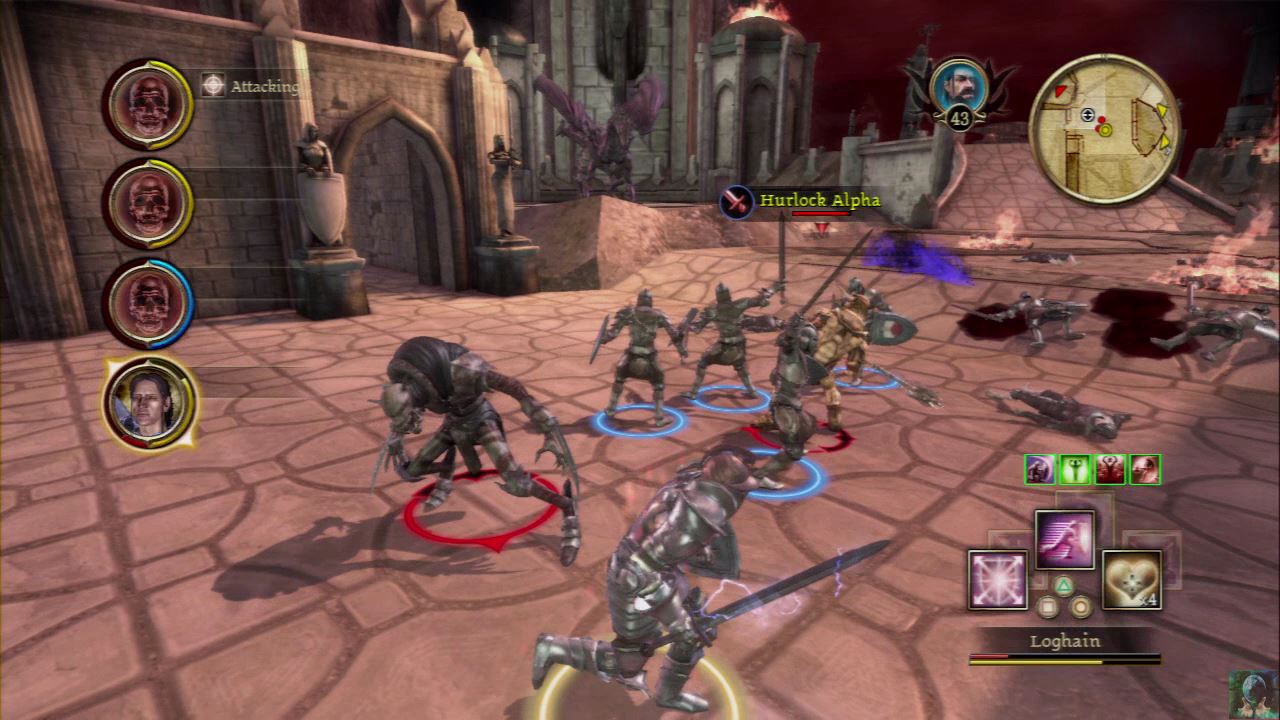Click the Attacking crosshair status icon
The height and width of the screenshot is (720, 1280).
pyautogui.click(x=213, y=86)
